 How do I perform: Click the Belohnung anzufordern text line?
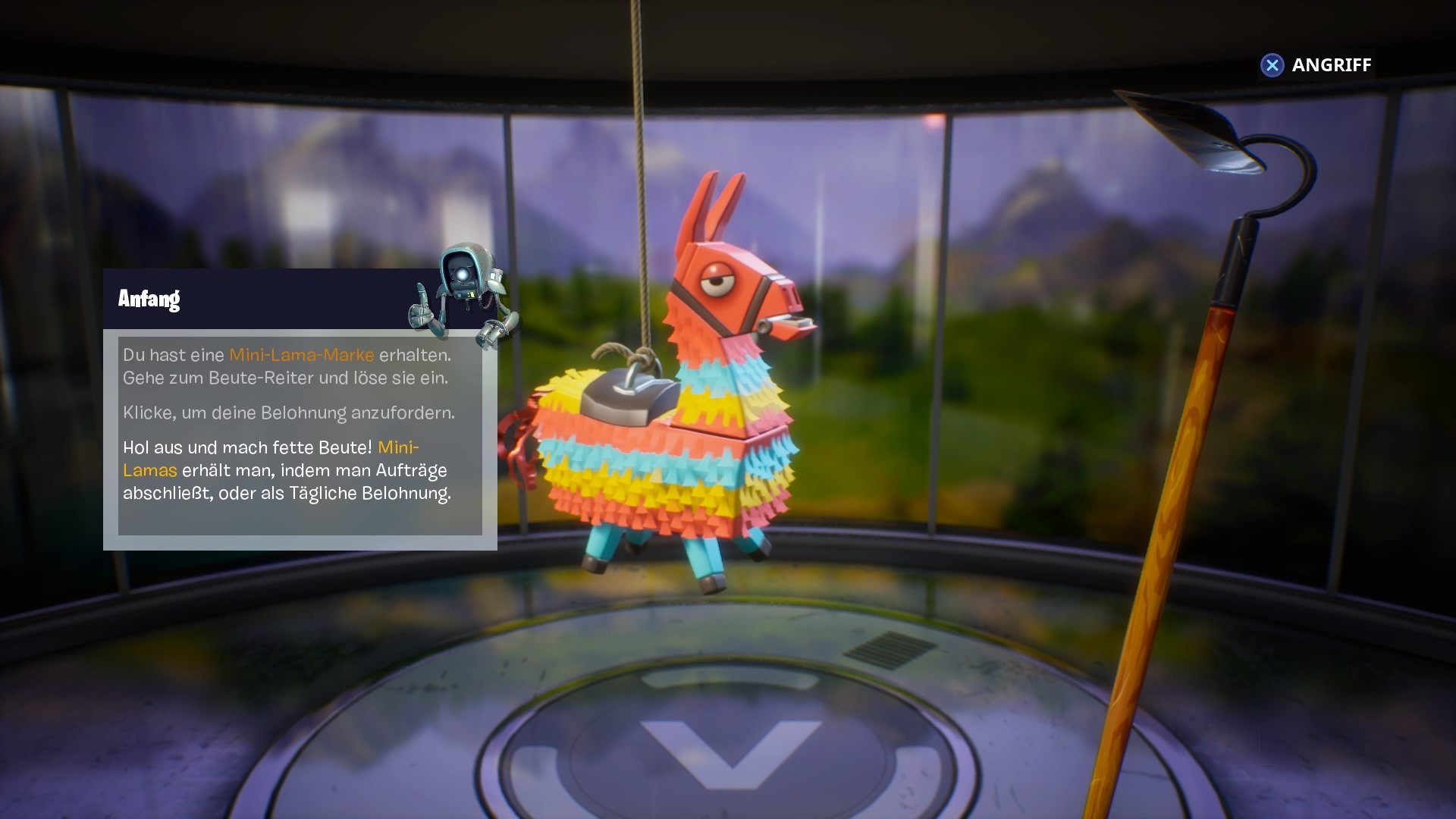[288, 413]
